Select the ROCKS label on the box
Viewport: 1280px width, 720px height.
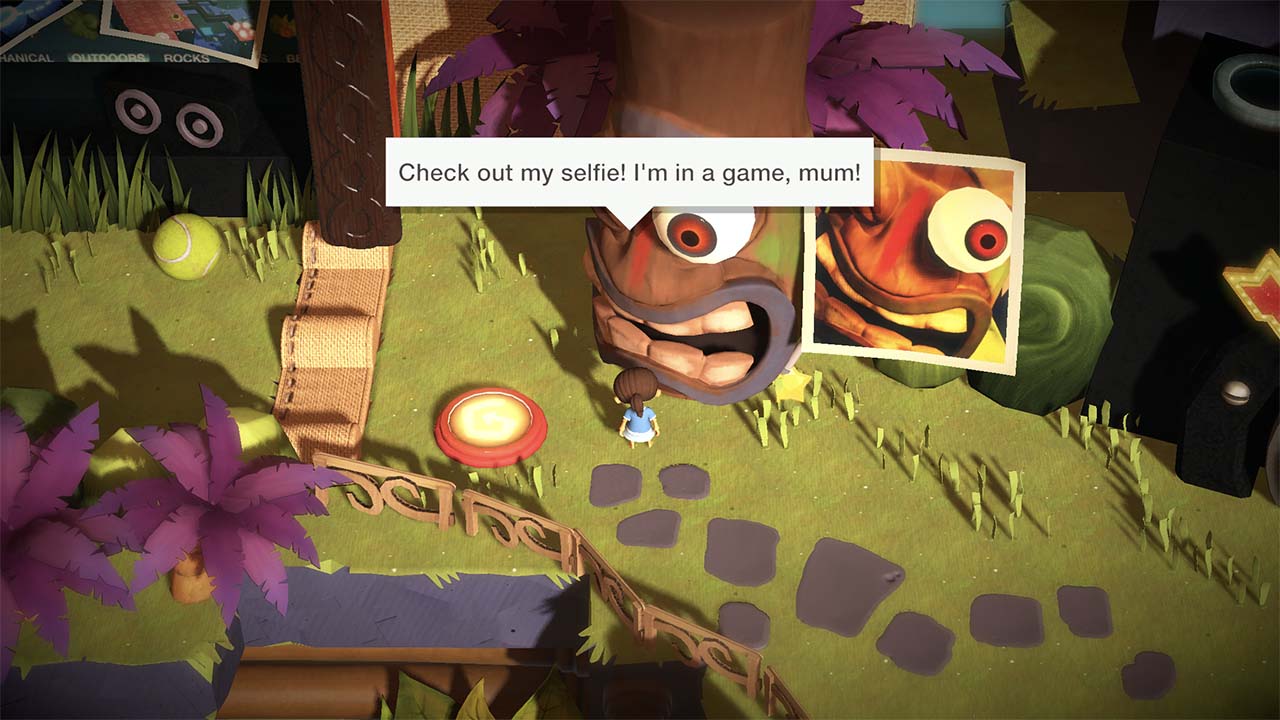pos(184,57)
